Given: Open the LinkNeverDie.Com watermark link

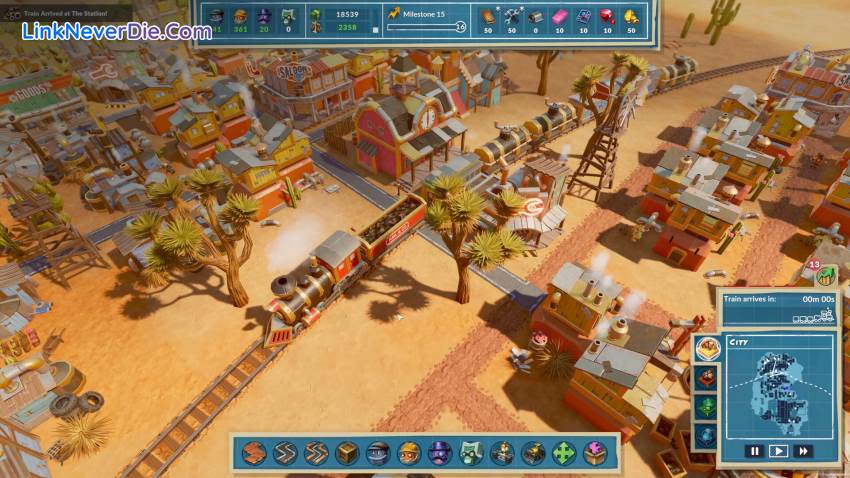Looking at the screenshot, I should pyautogui.click(x=117, y=31).
